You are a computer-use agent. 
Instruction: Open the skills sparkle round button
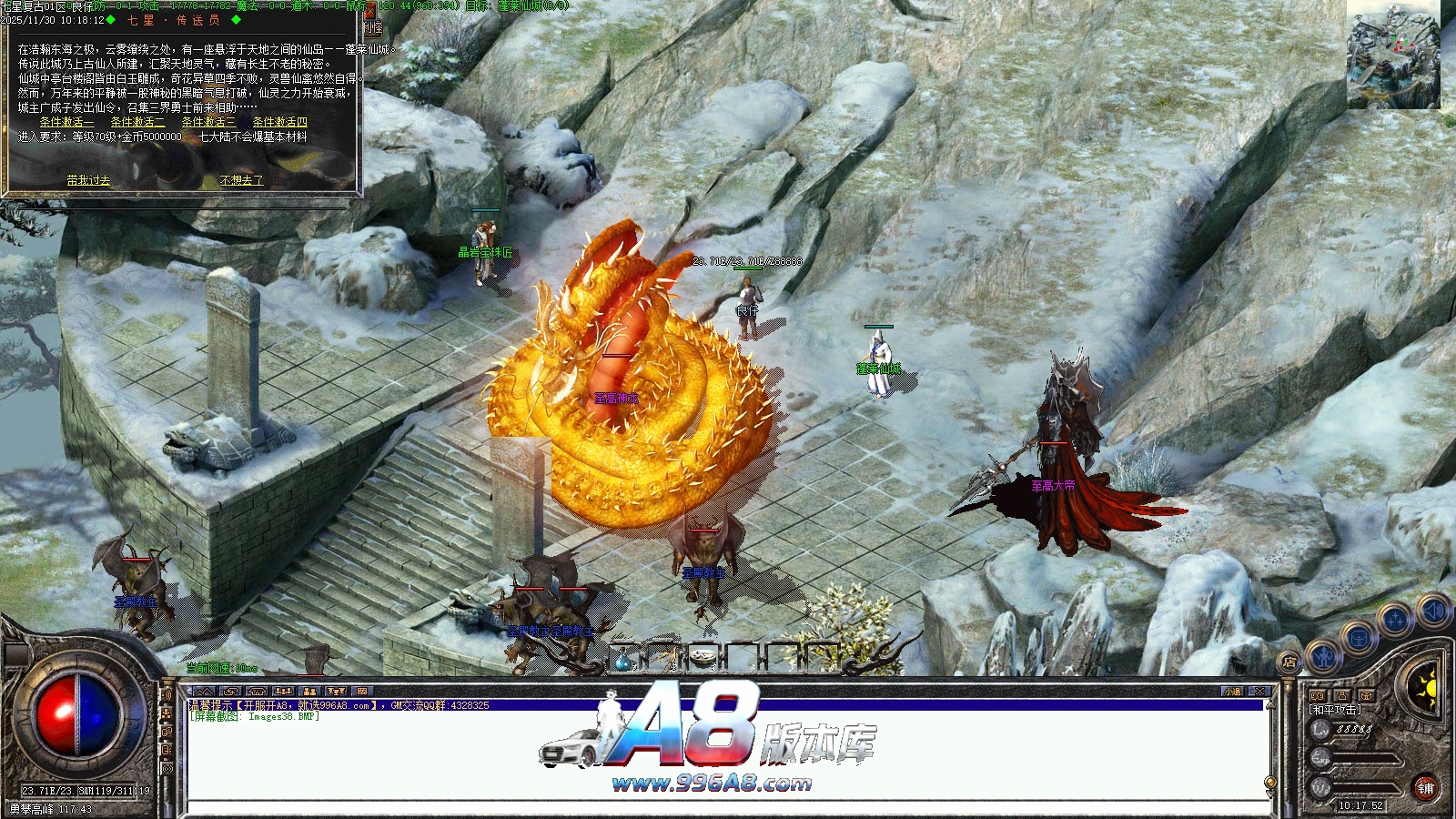pyautogui.click(x=1394, y=619)
